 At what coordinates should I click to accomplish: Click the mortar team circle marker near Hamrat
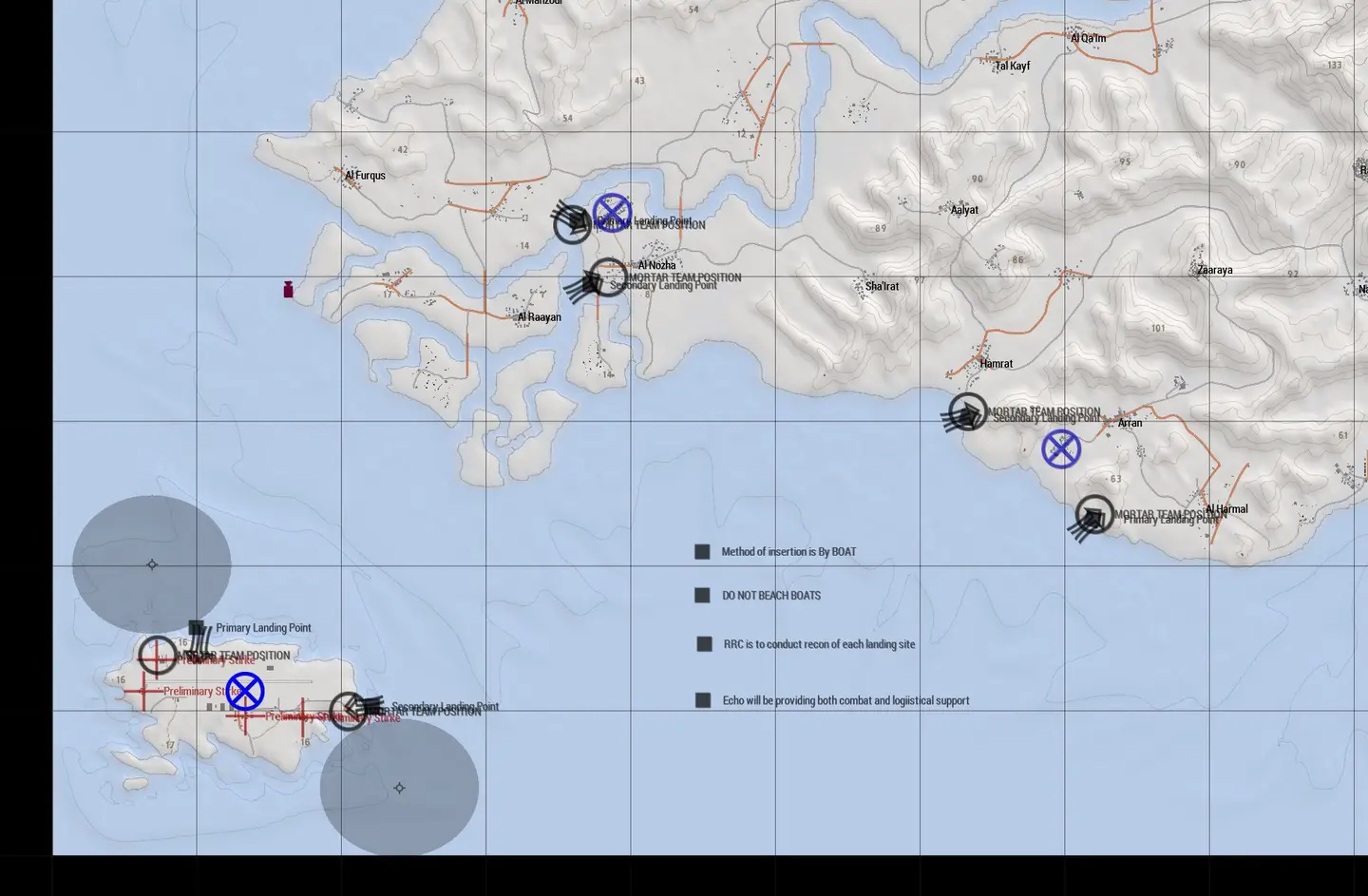click(x=967, y=412)
